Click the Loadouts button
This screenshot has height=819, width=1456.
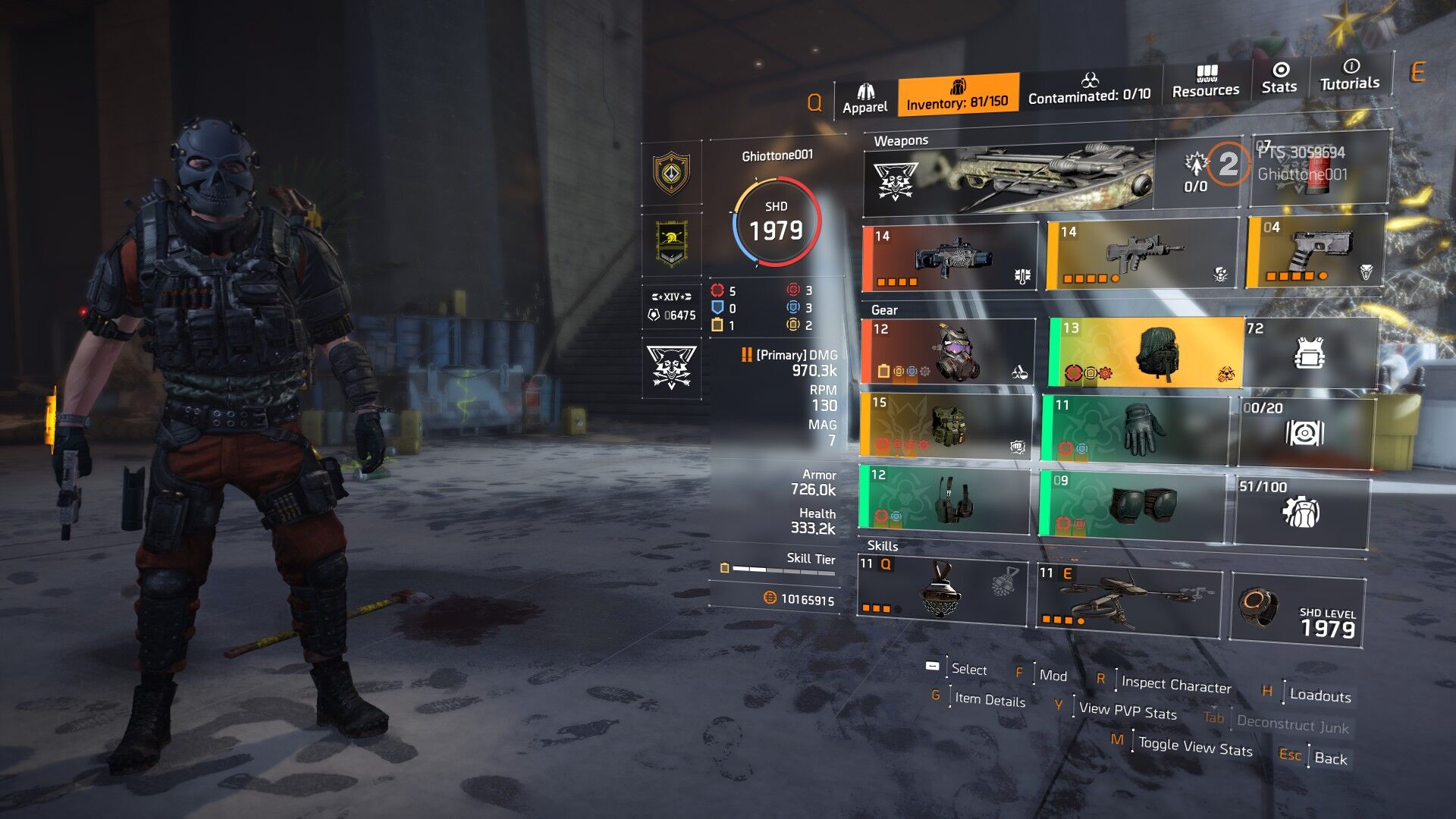pos(1319,695)
